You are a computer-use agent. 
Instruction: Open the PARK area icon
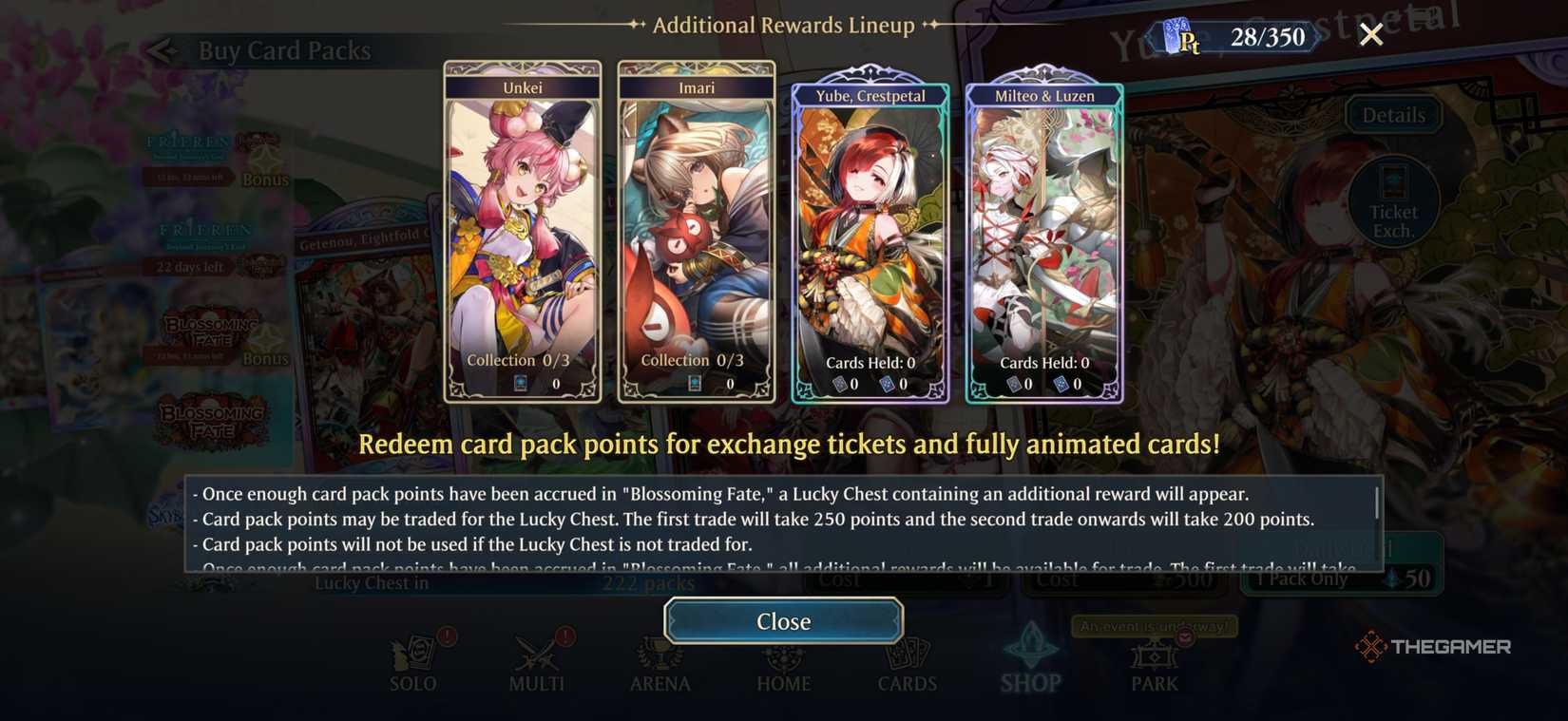(x=1154, y=655)
